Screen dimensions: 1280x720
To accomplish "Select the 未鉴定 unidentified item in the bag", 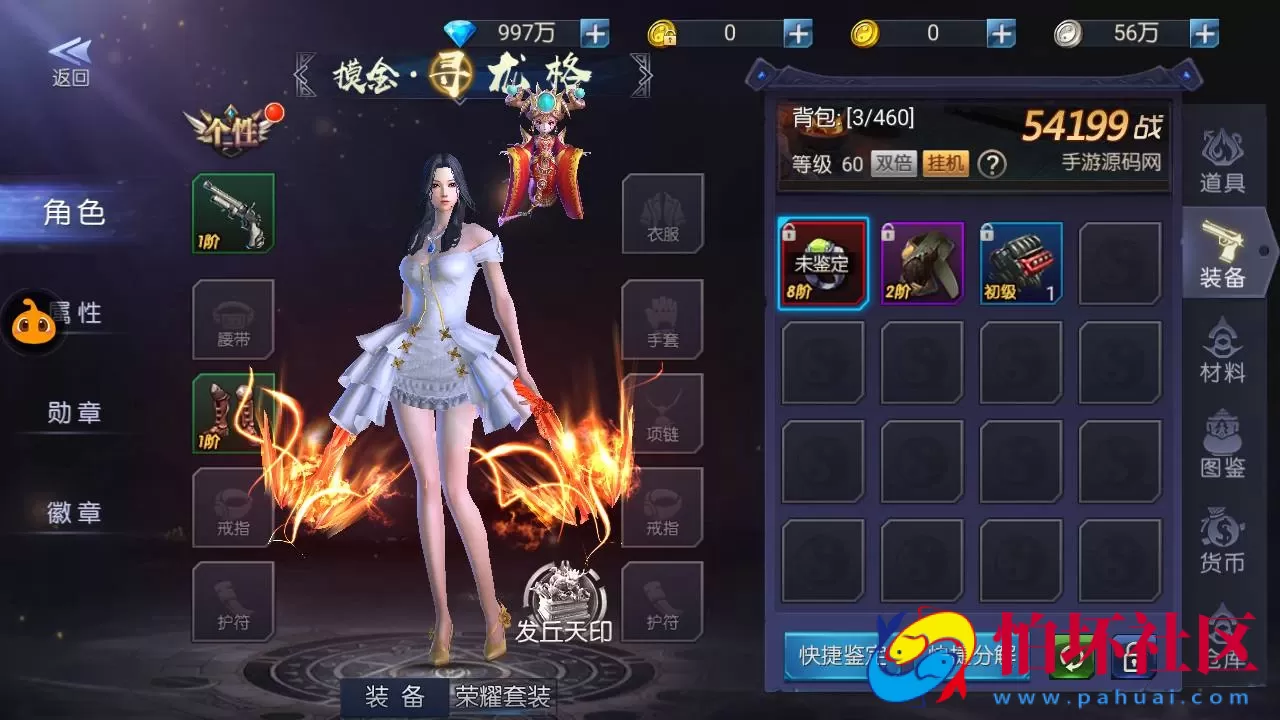I will [x=822, y=263].
